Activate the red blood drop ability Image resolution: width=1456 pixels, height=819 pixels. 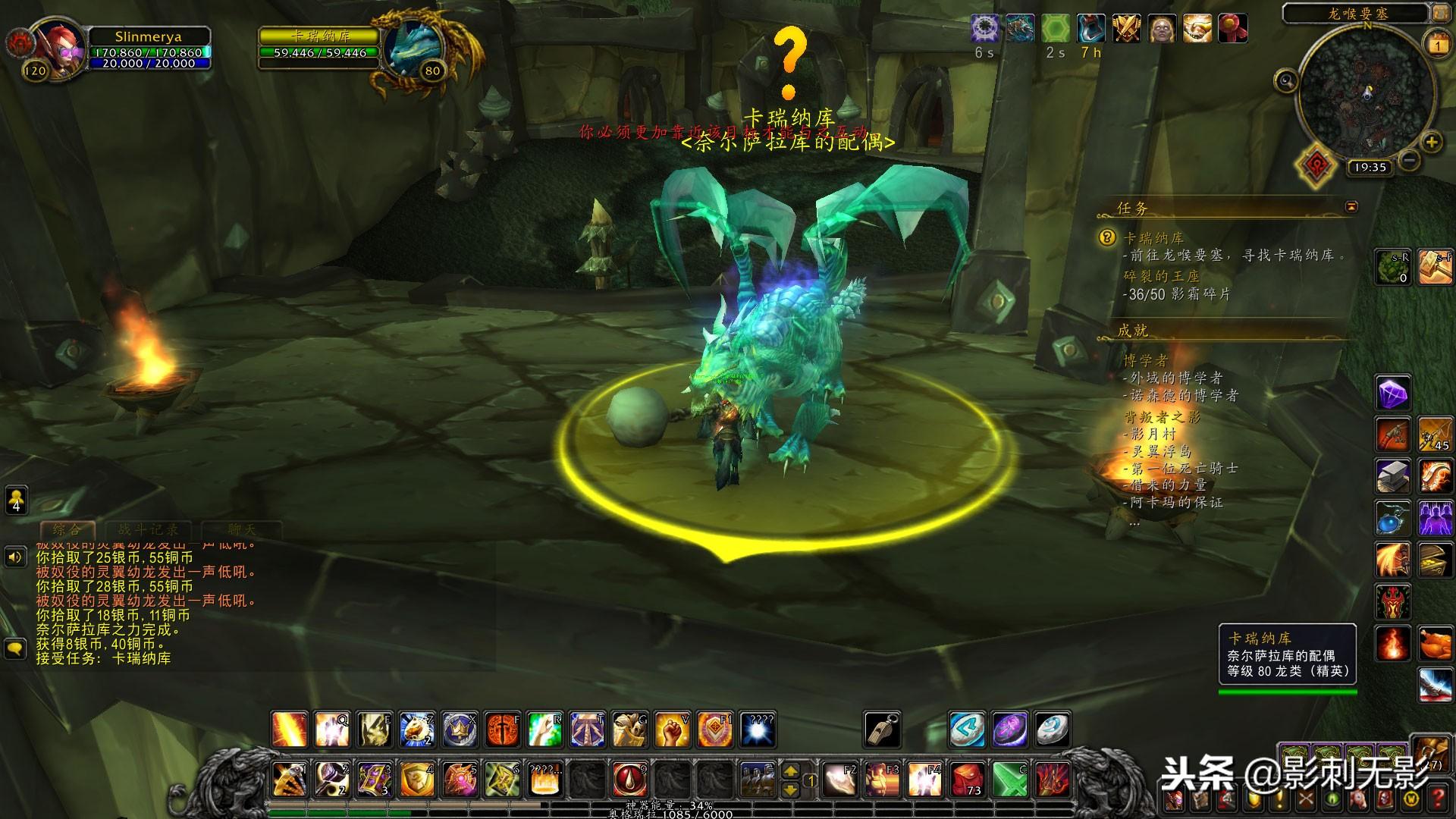pos(629,779)
